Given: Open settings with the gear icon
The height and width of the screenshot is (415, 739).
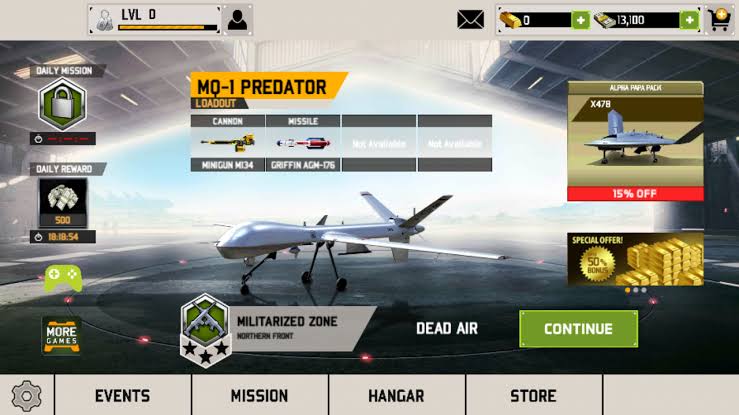Looking at the screenshot, I should click(x=26, y=395).
